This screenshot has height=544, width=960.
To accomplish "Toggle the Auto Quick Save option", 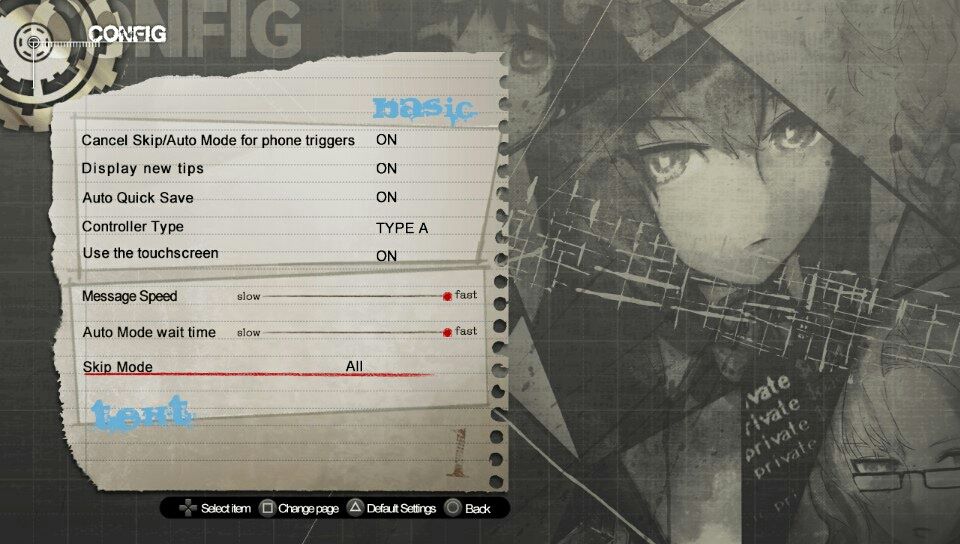I will pos(386,198).
